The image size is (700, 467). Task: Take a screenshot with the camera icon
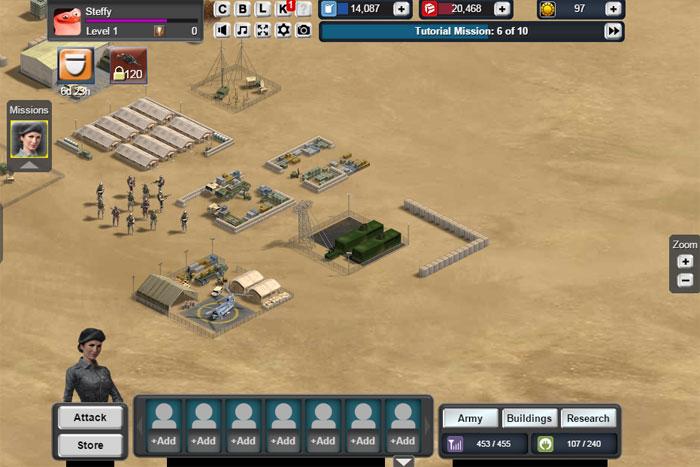[303, 30]
